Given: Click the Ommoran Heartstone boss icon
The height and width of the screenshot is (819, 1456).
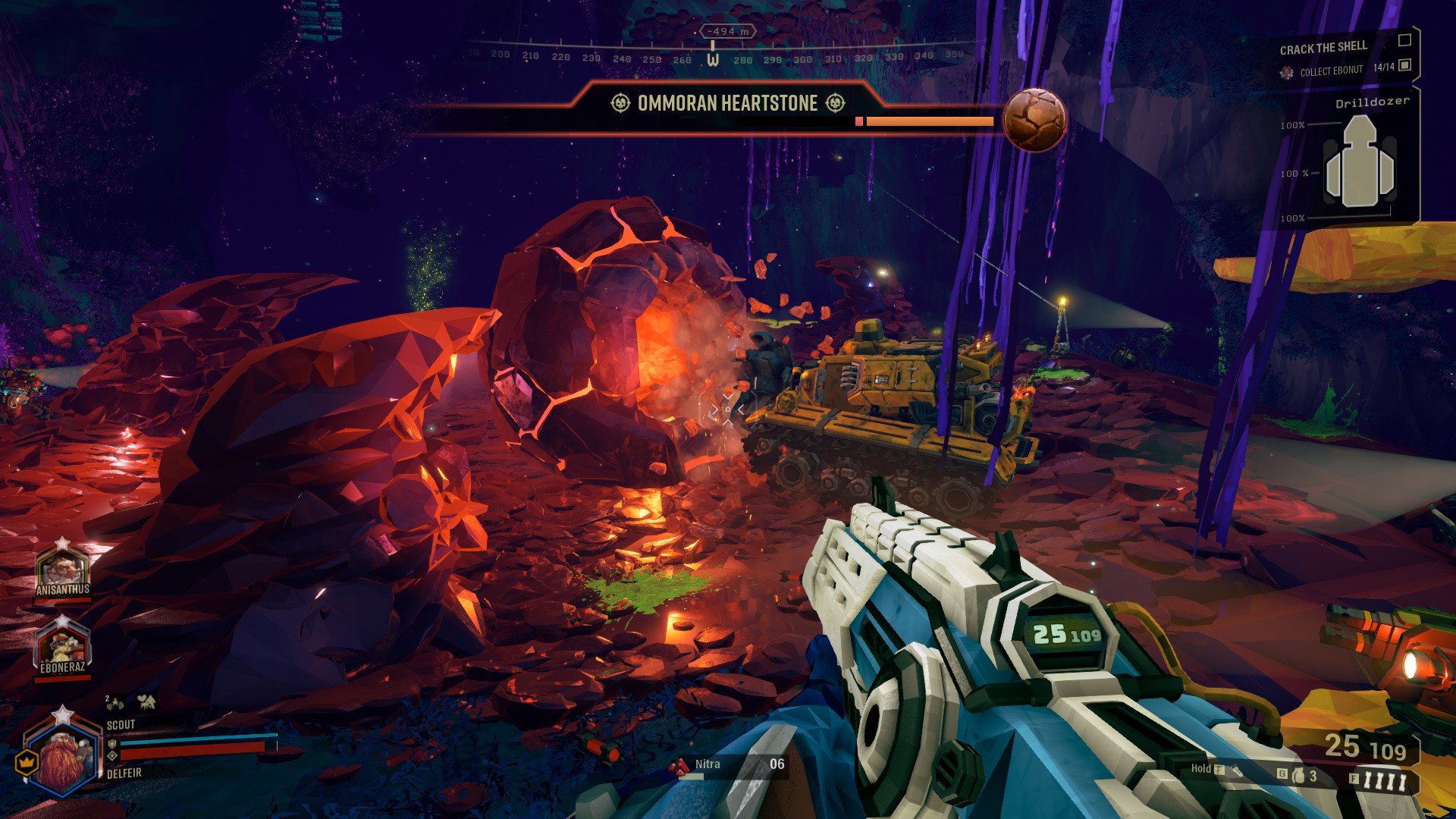Looking at the screenshot, I should coord(1034,120).
